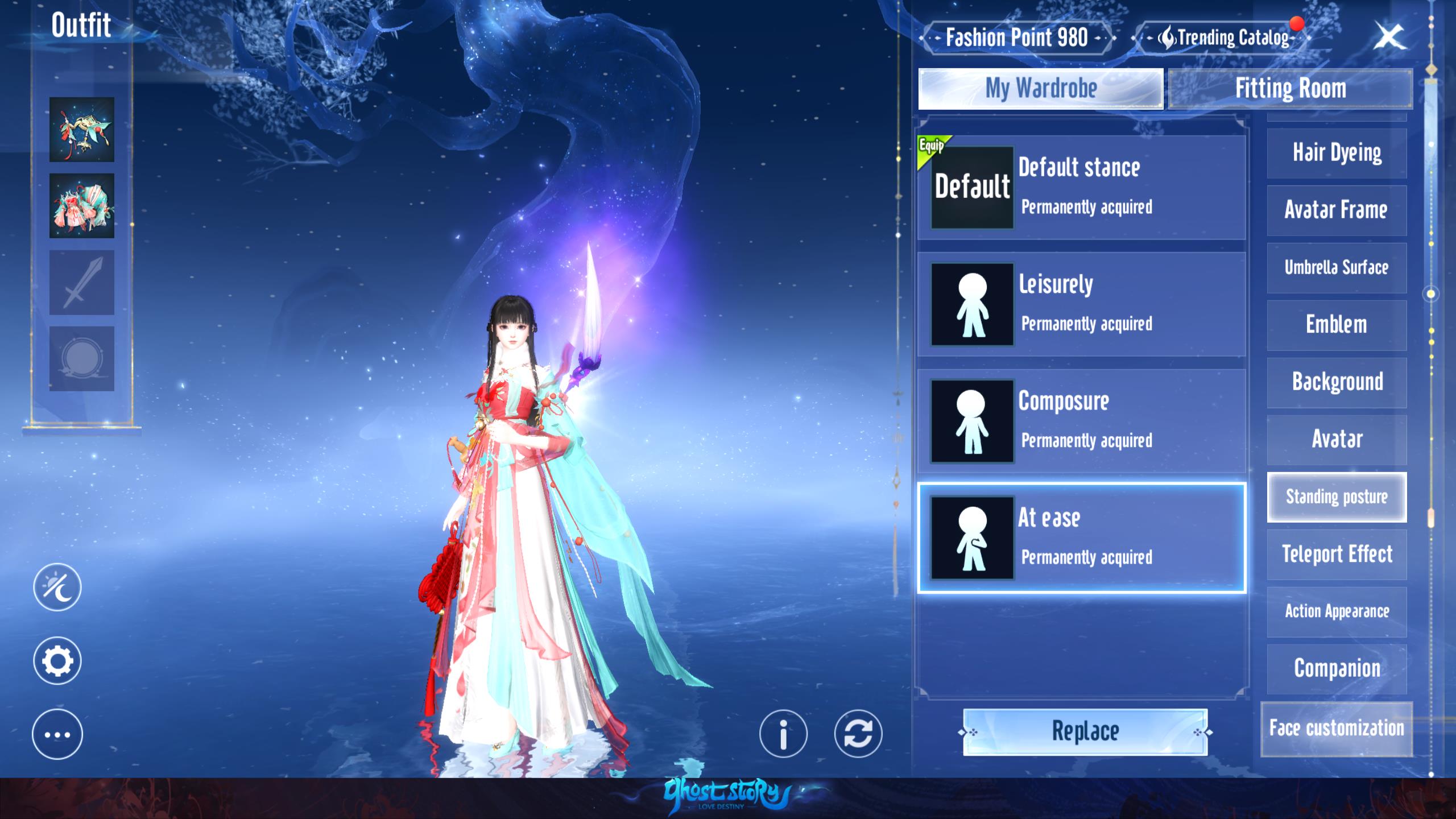Select the Default stance entry
This screenshot has width=1456, height=819.
pos(1081,187)
